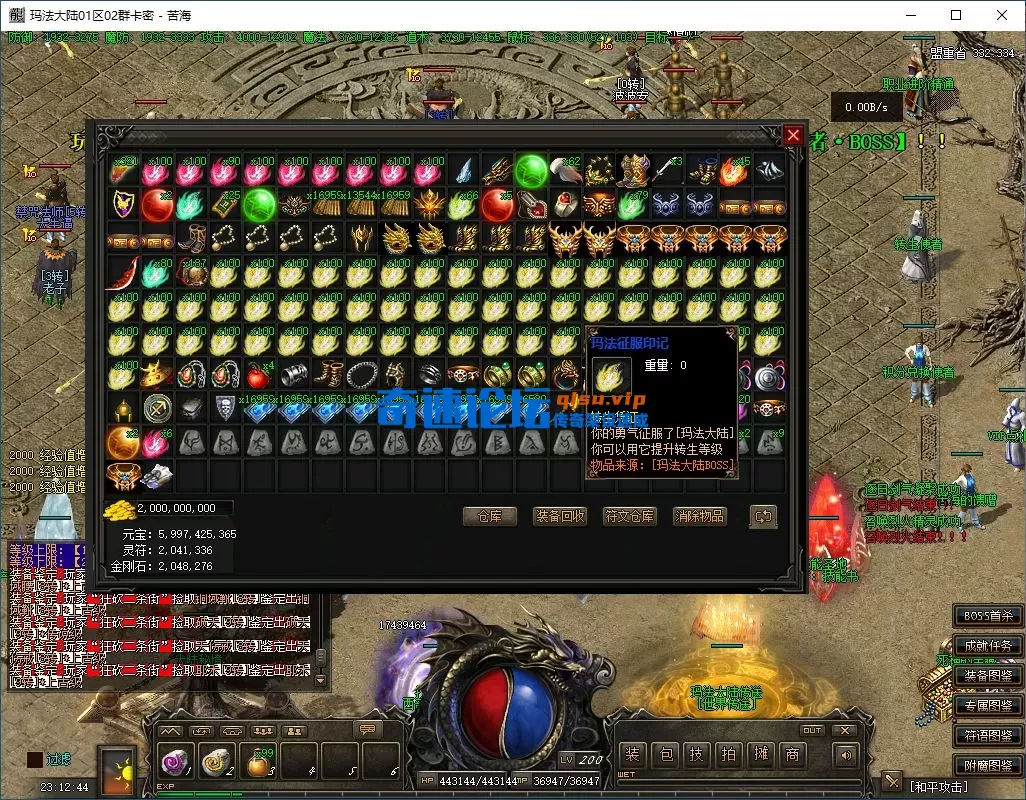Click the 技 skills button
The image size is (1026, 800).
696,754
